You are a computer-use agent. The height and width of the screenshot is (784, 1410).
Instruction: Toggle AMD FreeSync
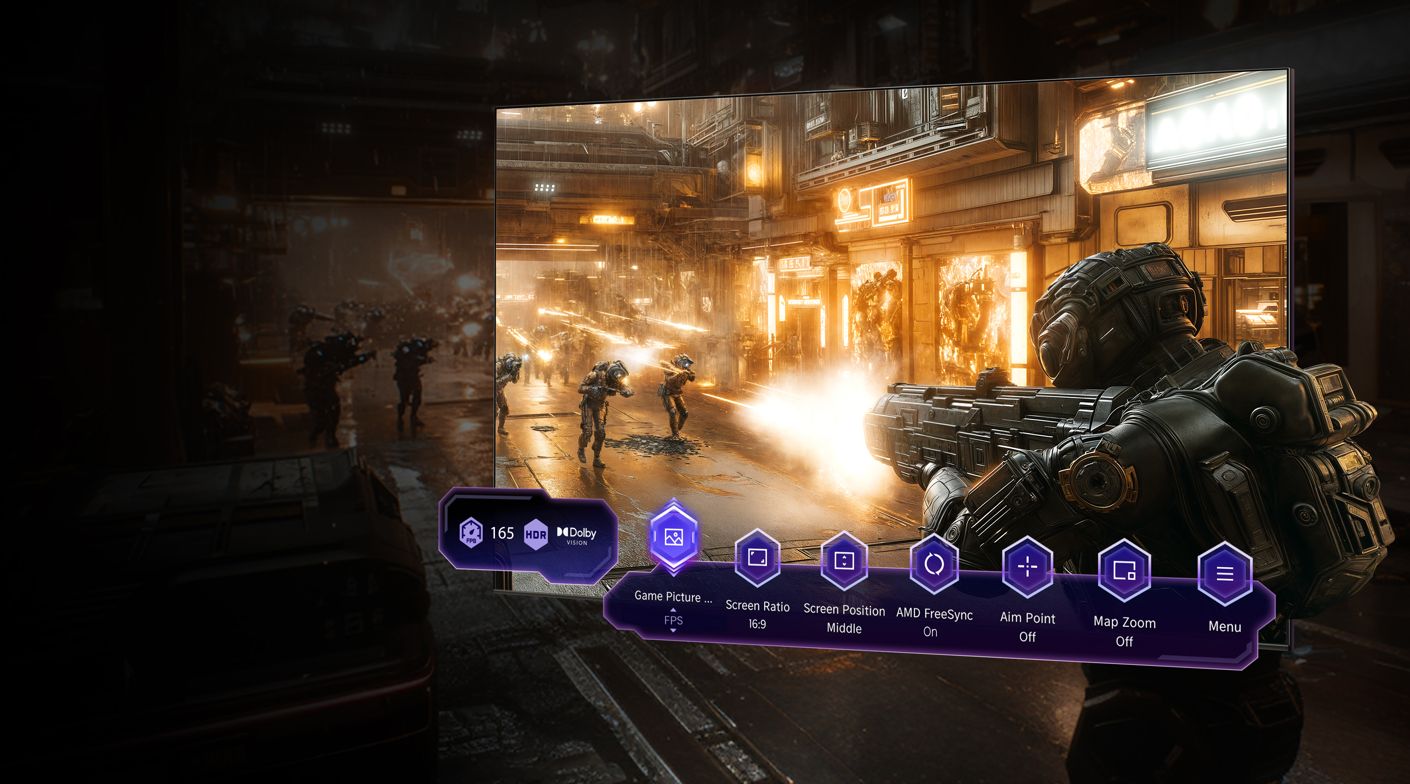pyautogui.click(x=934, y=564)
